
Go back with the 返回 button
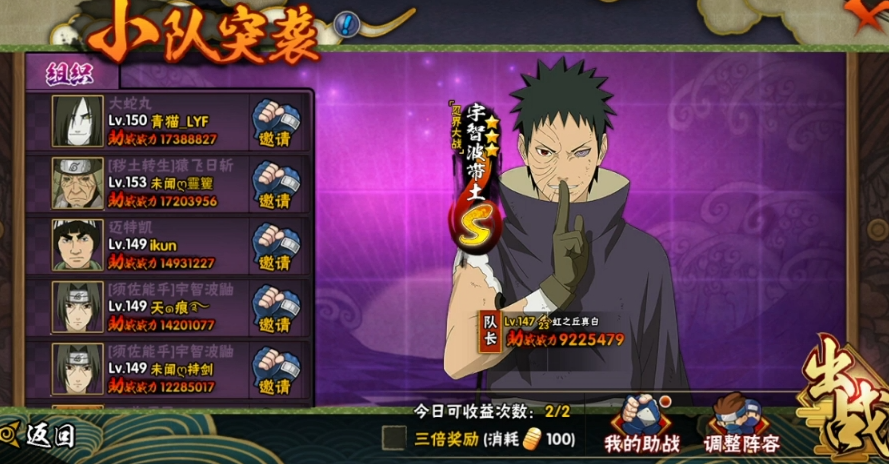click(40, 435)
